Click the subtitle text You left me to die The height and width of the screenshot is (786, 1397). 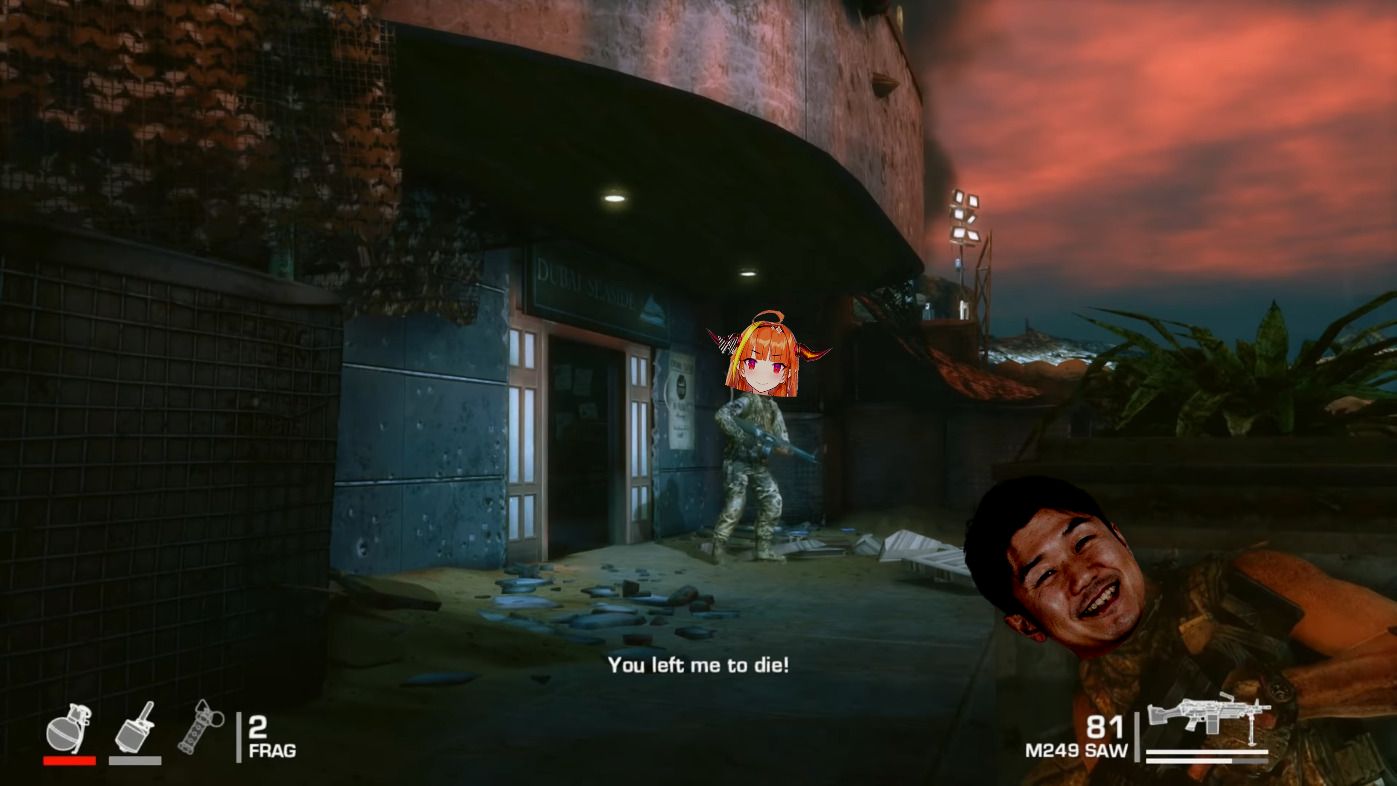click(x=700, y=665)
